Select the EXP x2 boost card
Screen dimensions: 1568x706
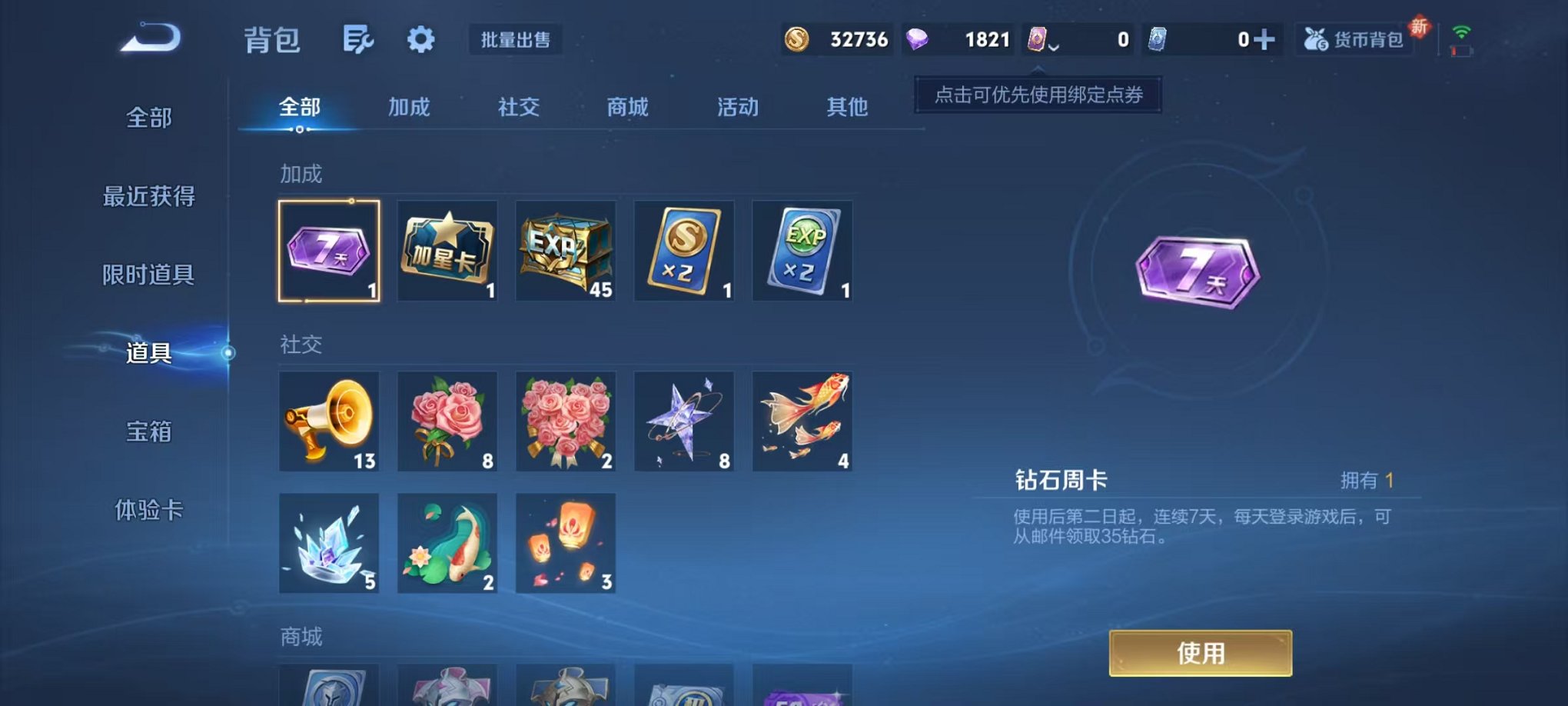(x=802, y=251)
